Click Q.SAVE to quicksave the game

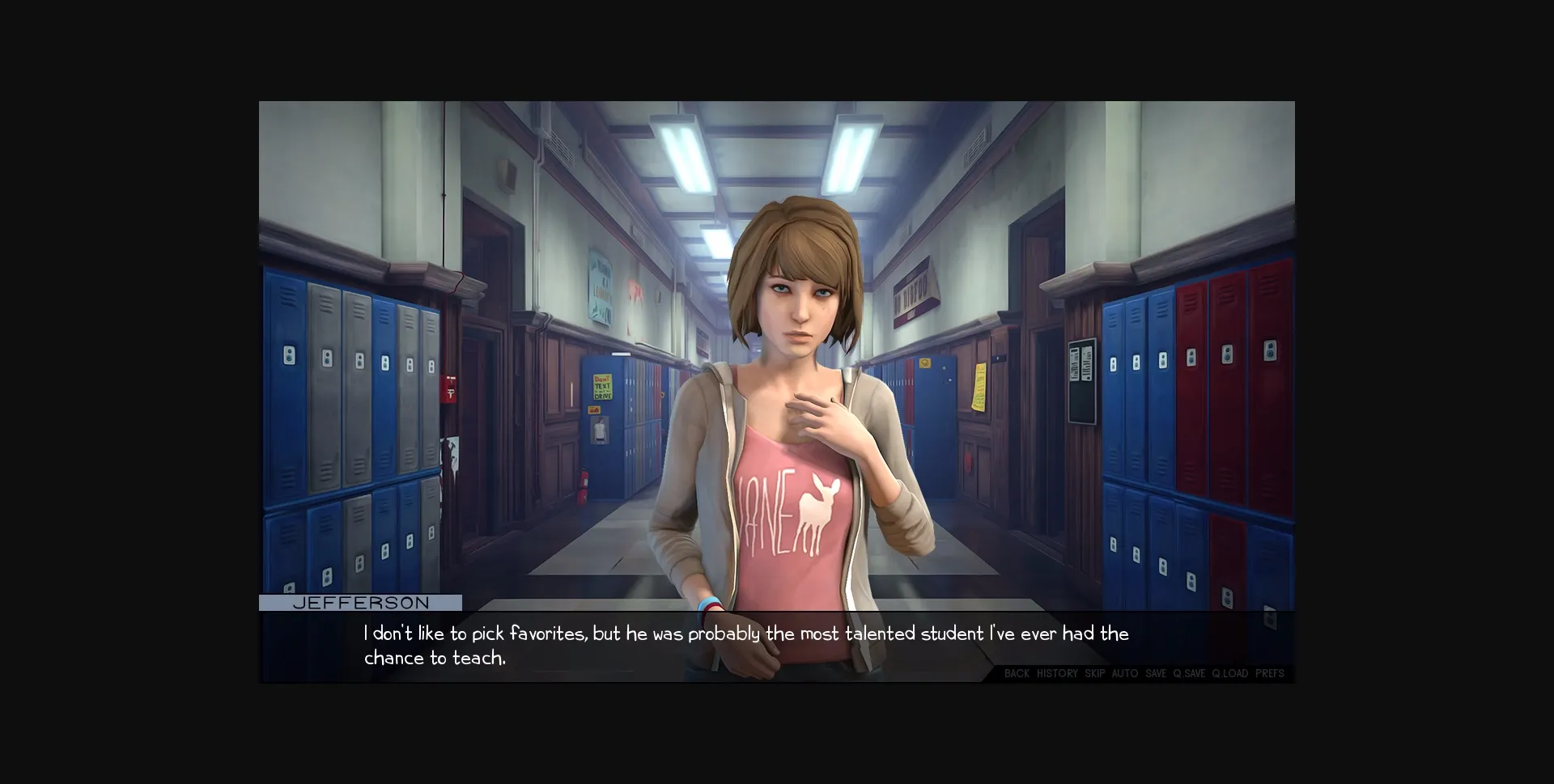coord(1189,673)
